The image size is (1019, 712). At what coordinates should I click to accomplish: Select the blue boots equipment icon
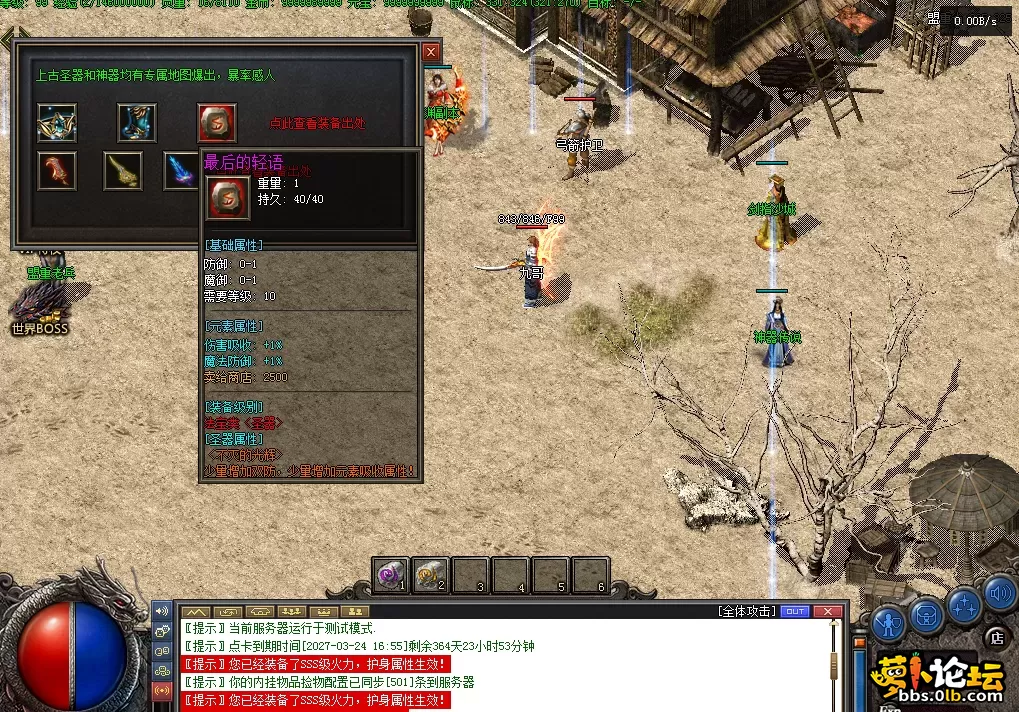point(137,122)
